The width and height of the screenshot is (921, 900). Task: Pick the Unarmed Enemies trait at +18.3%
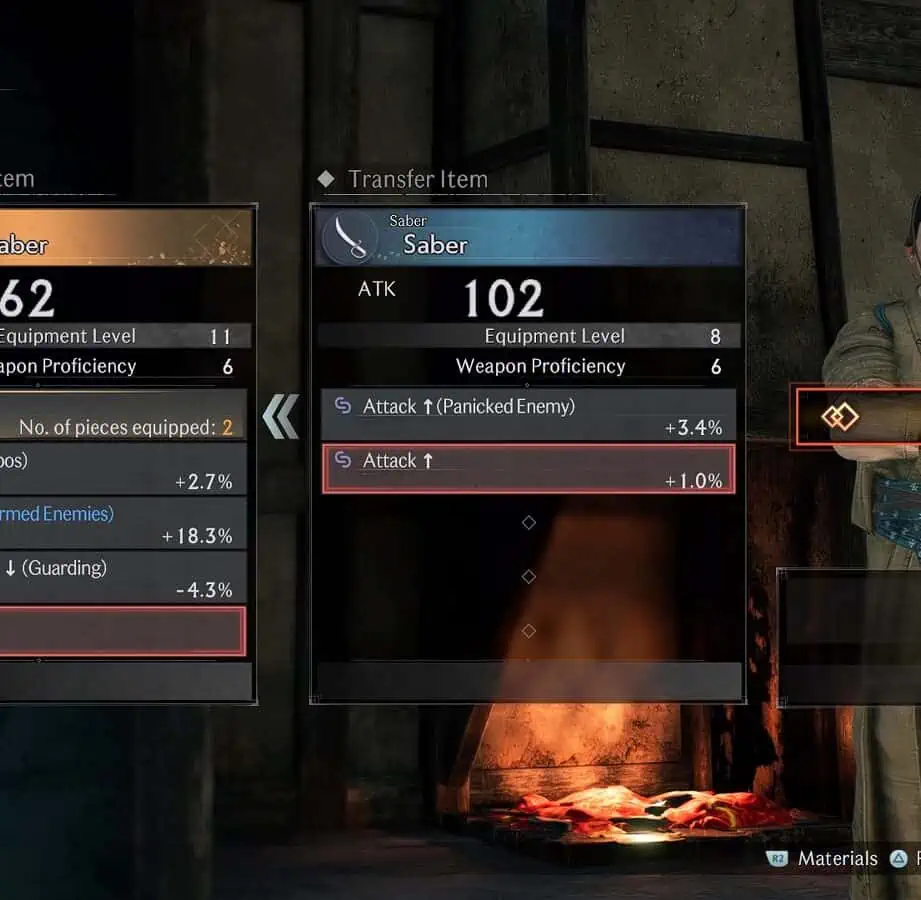(120, 524)
